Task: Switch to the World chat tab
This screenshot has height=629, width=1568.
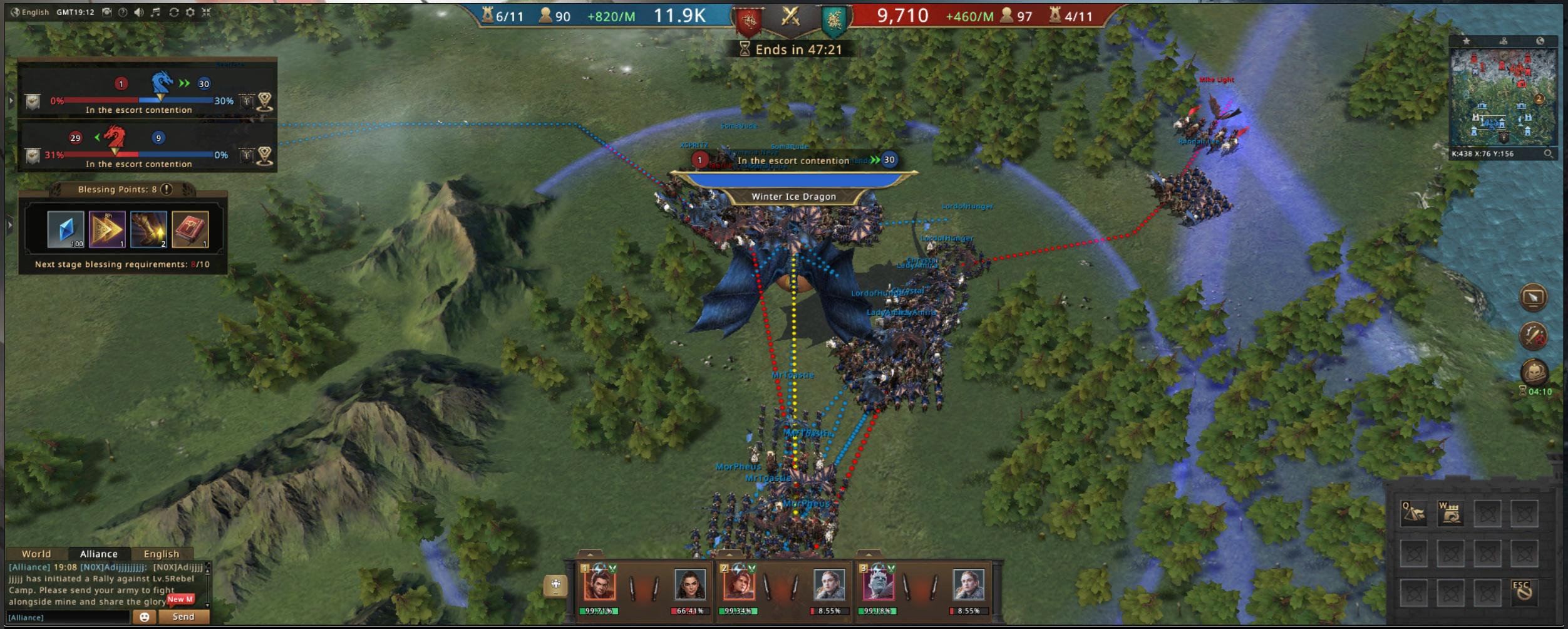Action: [x=36, y=554]
